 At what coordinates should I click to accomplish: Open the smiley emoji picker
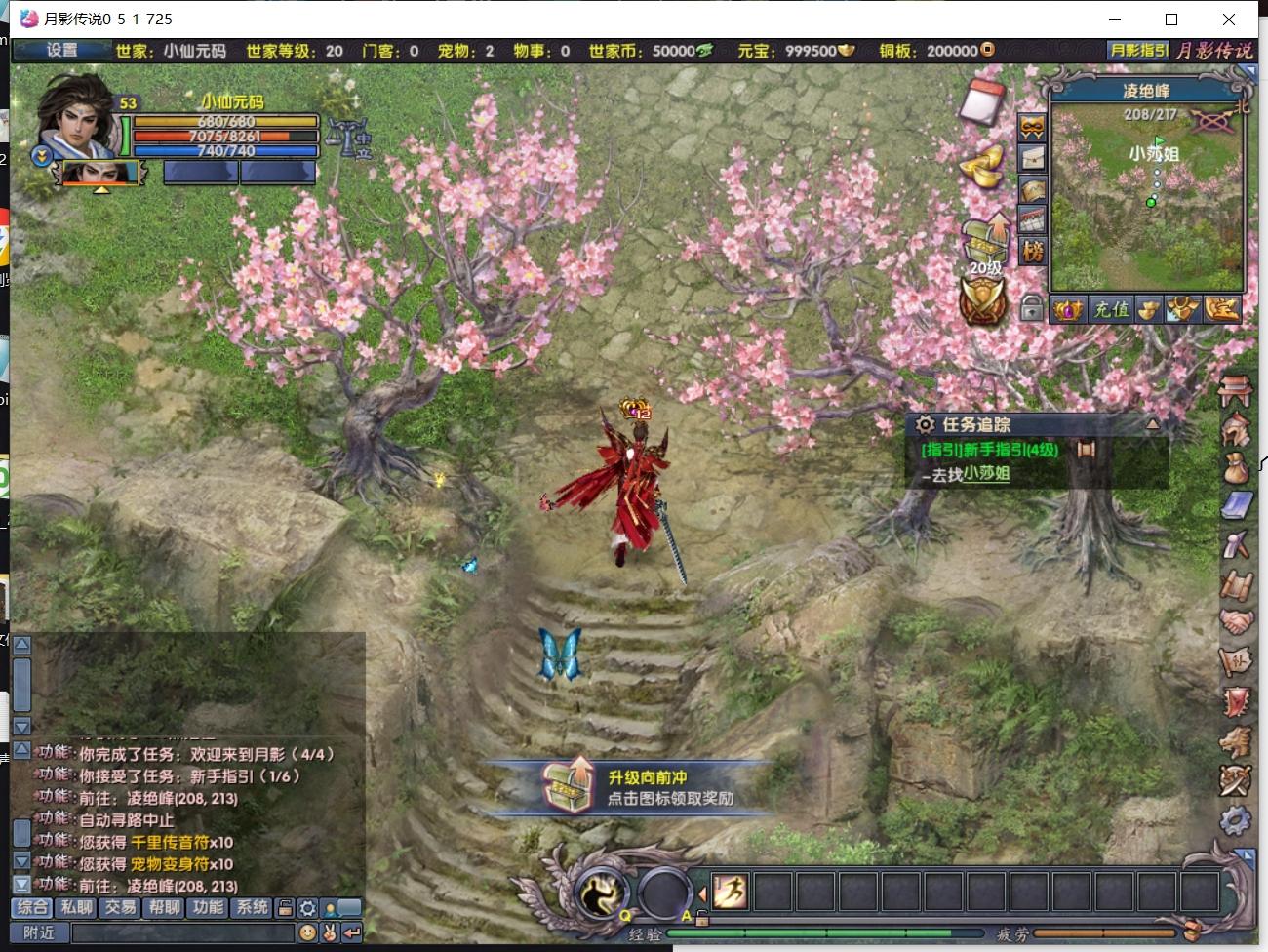coord(307,933)
